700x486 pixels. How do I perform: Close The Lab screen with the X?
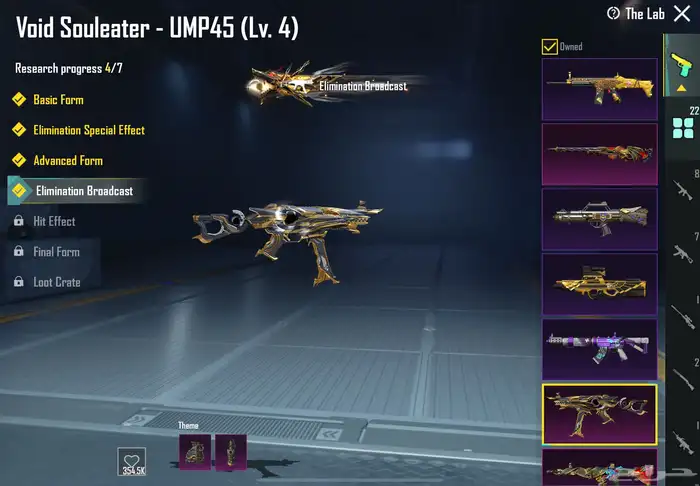(682, 14)
